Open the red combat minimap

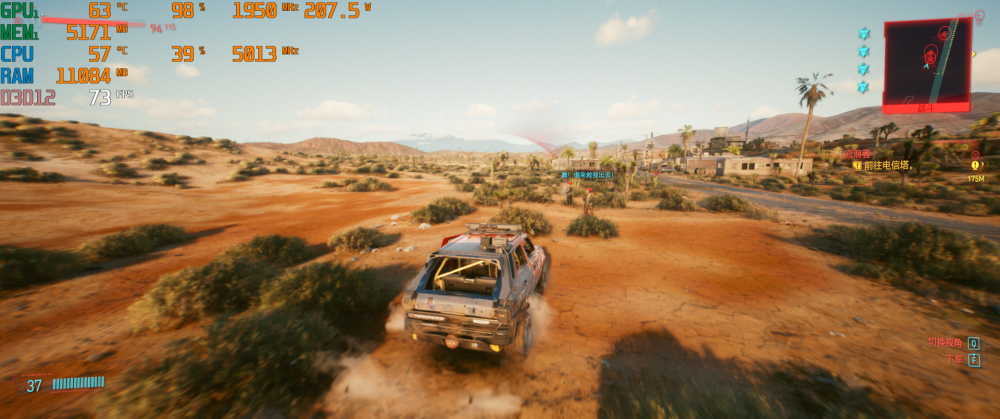[x=926, y=62]
